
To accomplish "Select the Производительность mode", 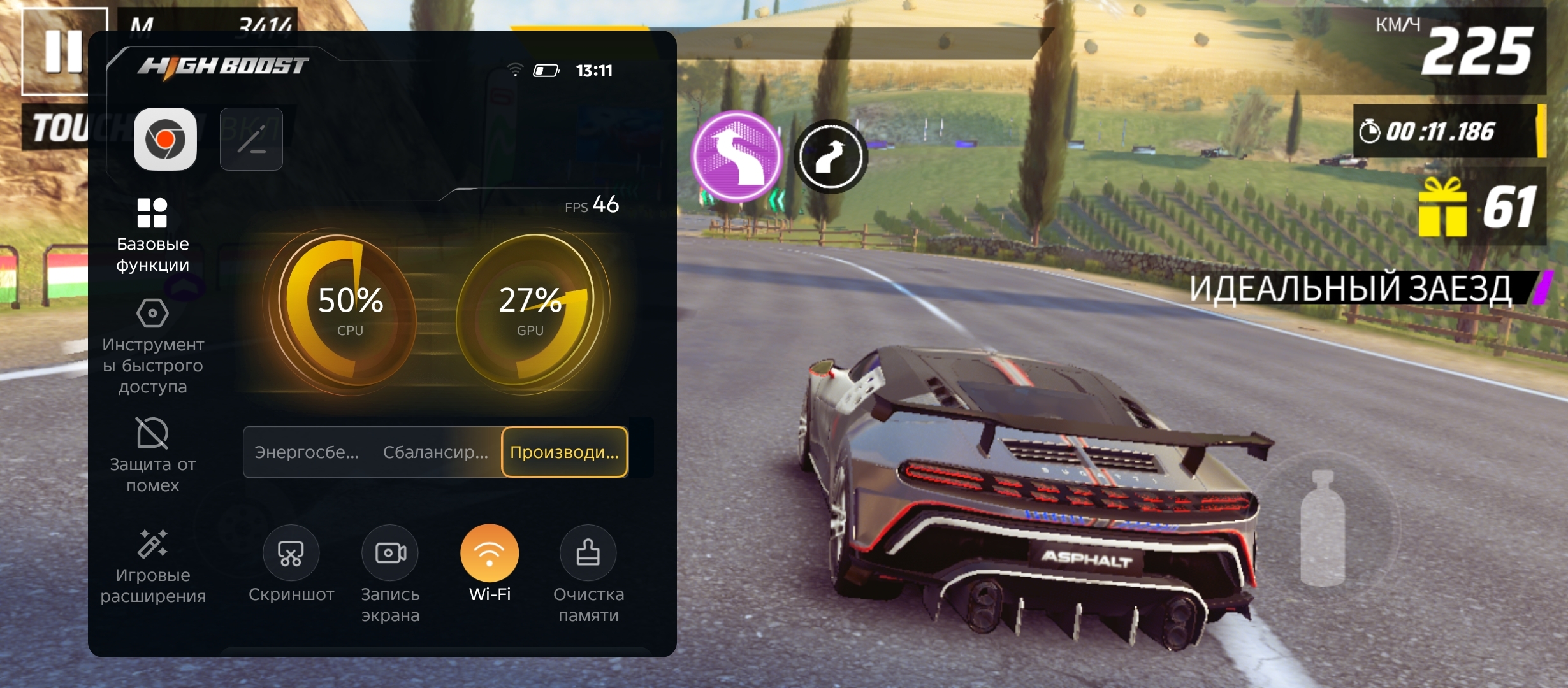I will (x=564, y=452).
